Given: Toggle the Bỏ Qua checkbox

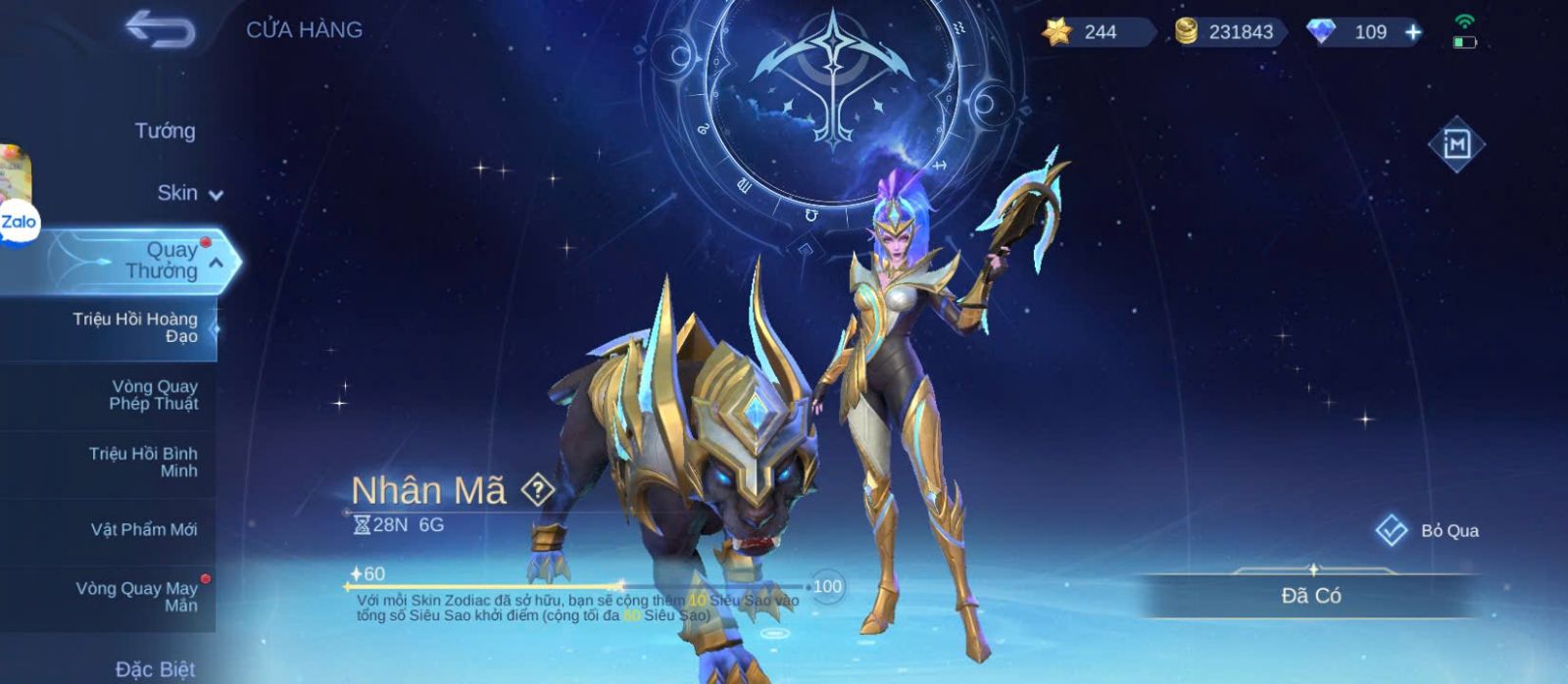Looking at the screenshot, I should [1392, 530].
